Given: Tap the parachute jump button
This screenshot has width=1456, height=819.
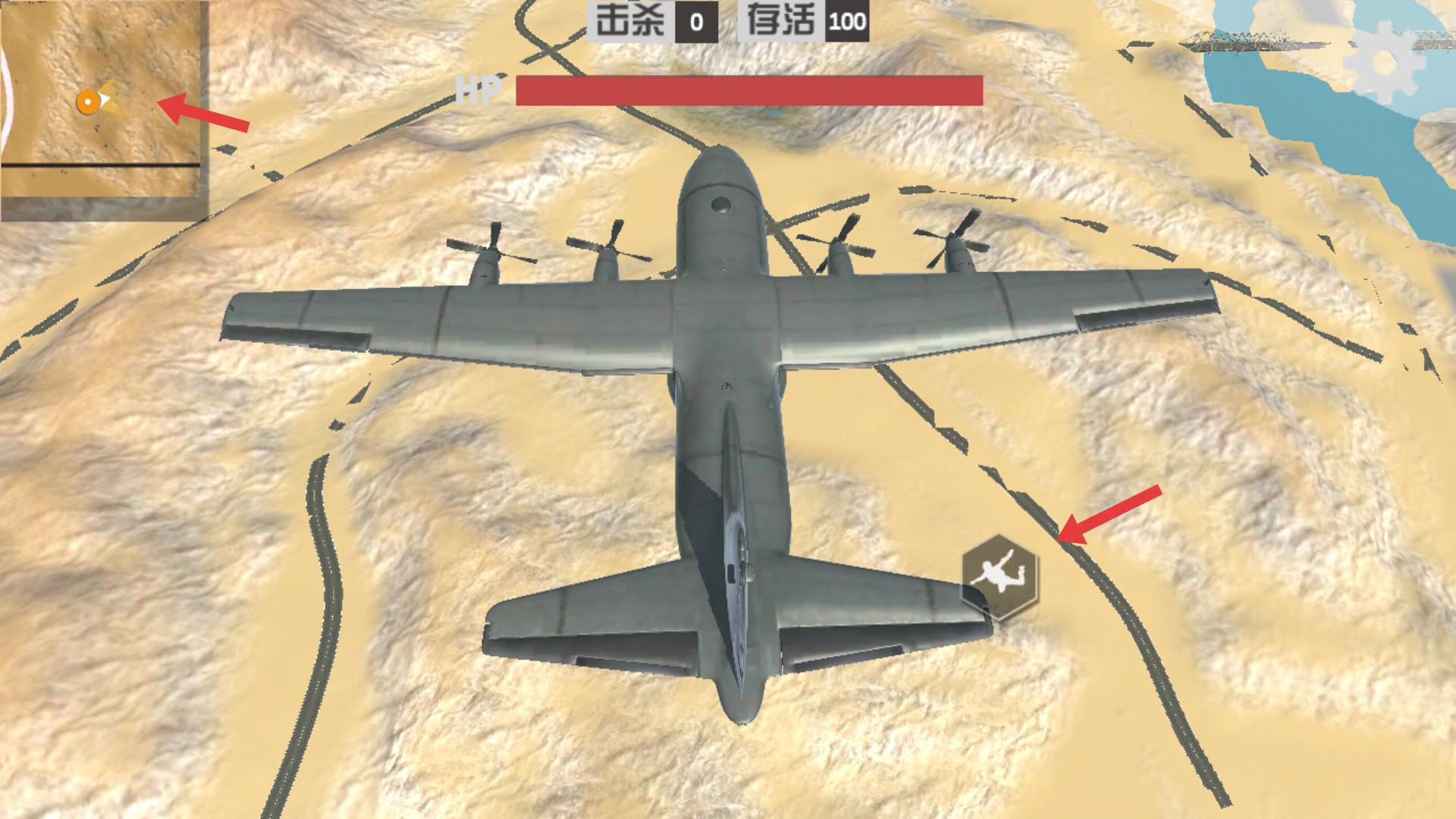Looking at the screenshot, I should coord(999,577).
